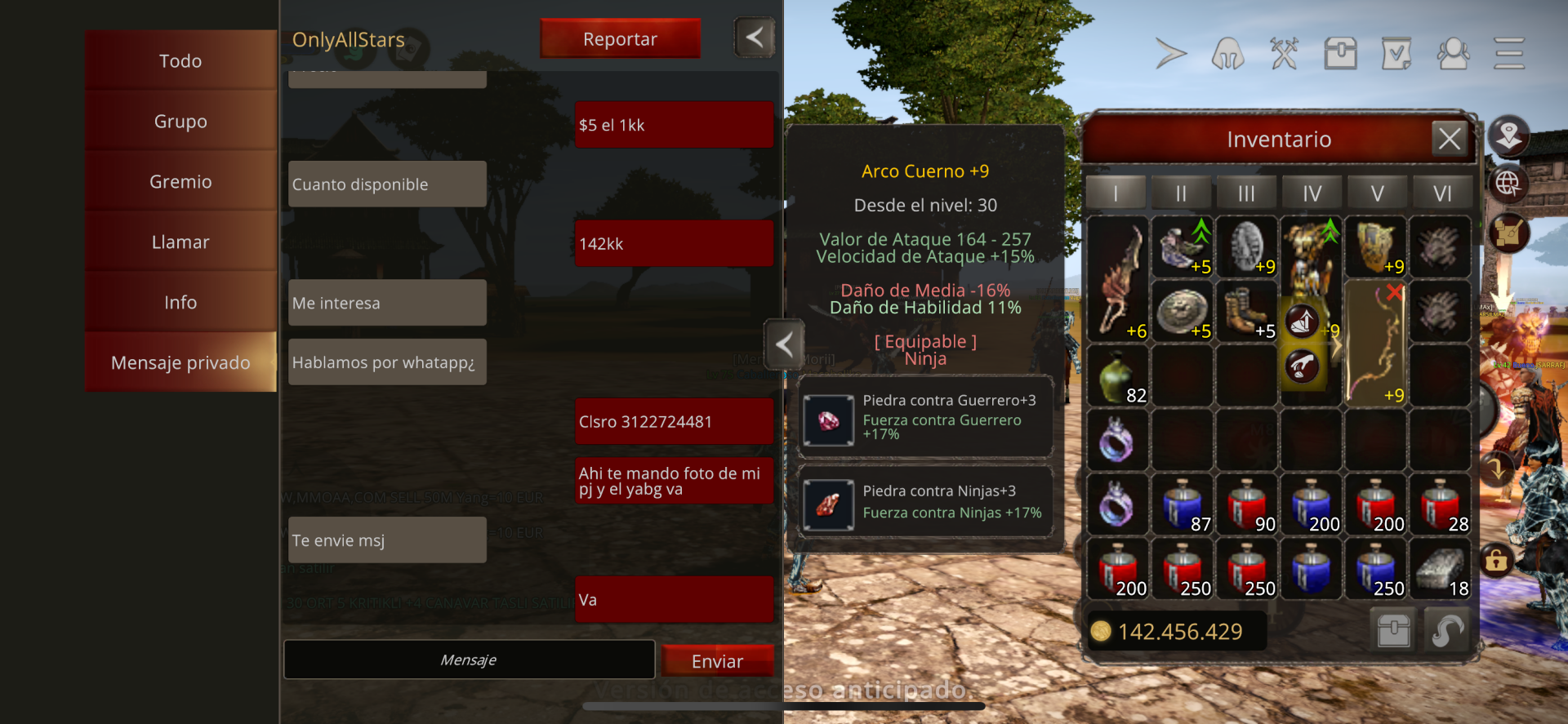The width and height of the screenshot is (1568, 724).
Task: Show the Info chat tab
Action: (x=180, y=303)
